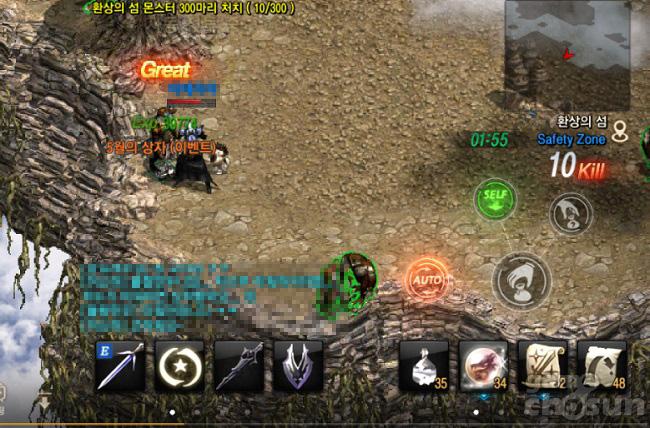Viewport: 650px width, 428px height.
Task: Toggle the orange AUTO battle button
Action: tap(425, 280)
